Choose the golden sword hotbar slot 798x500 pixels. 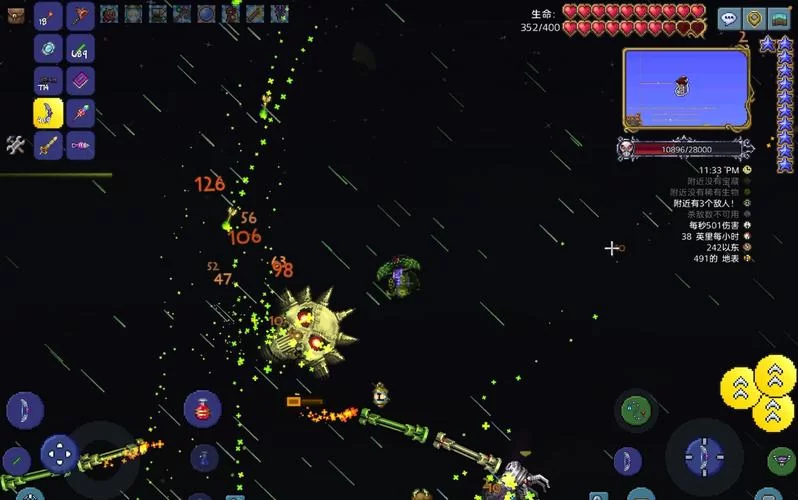48,145
